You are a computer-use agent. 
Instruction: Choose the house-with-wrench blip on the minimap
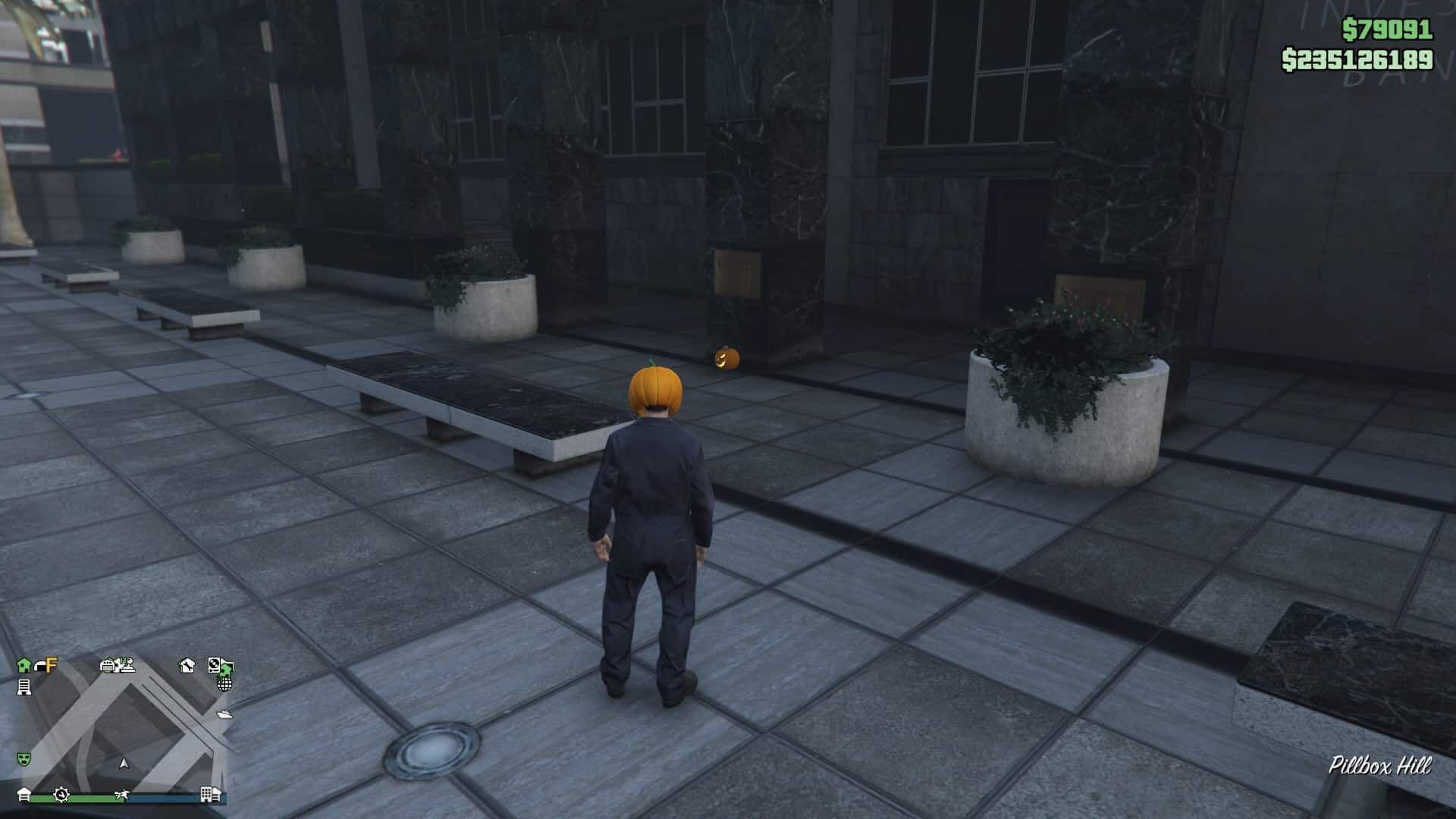(187, 666)
